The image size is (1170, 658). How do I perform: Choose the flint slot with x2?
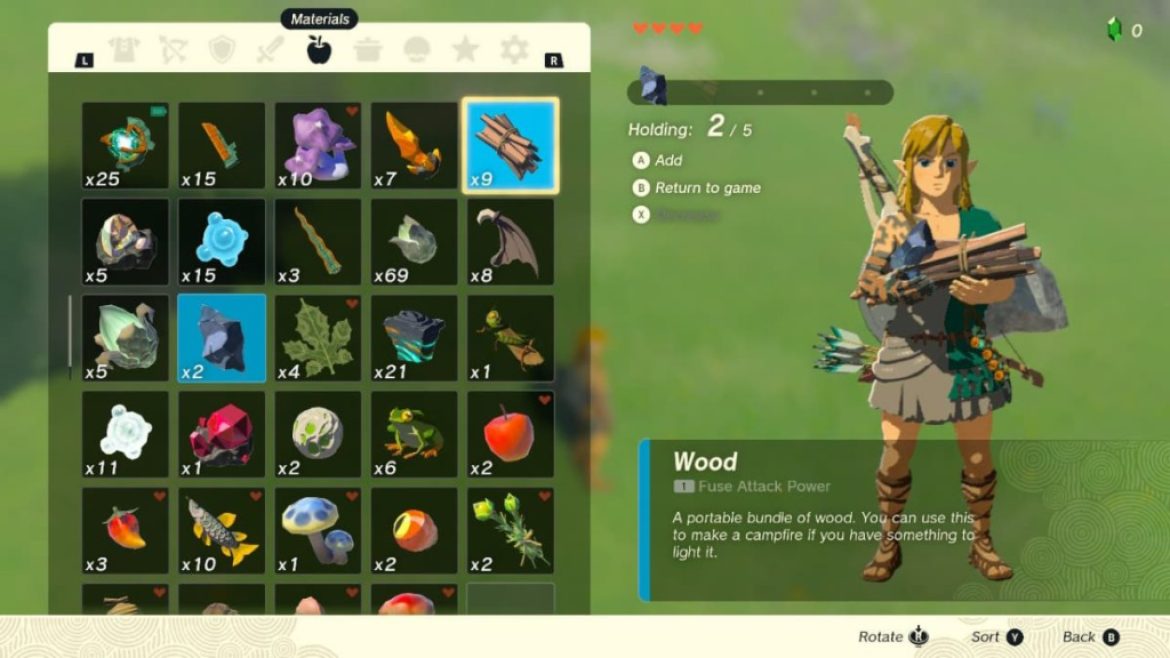(222, 338)
